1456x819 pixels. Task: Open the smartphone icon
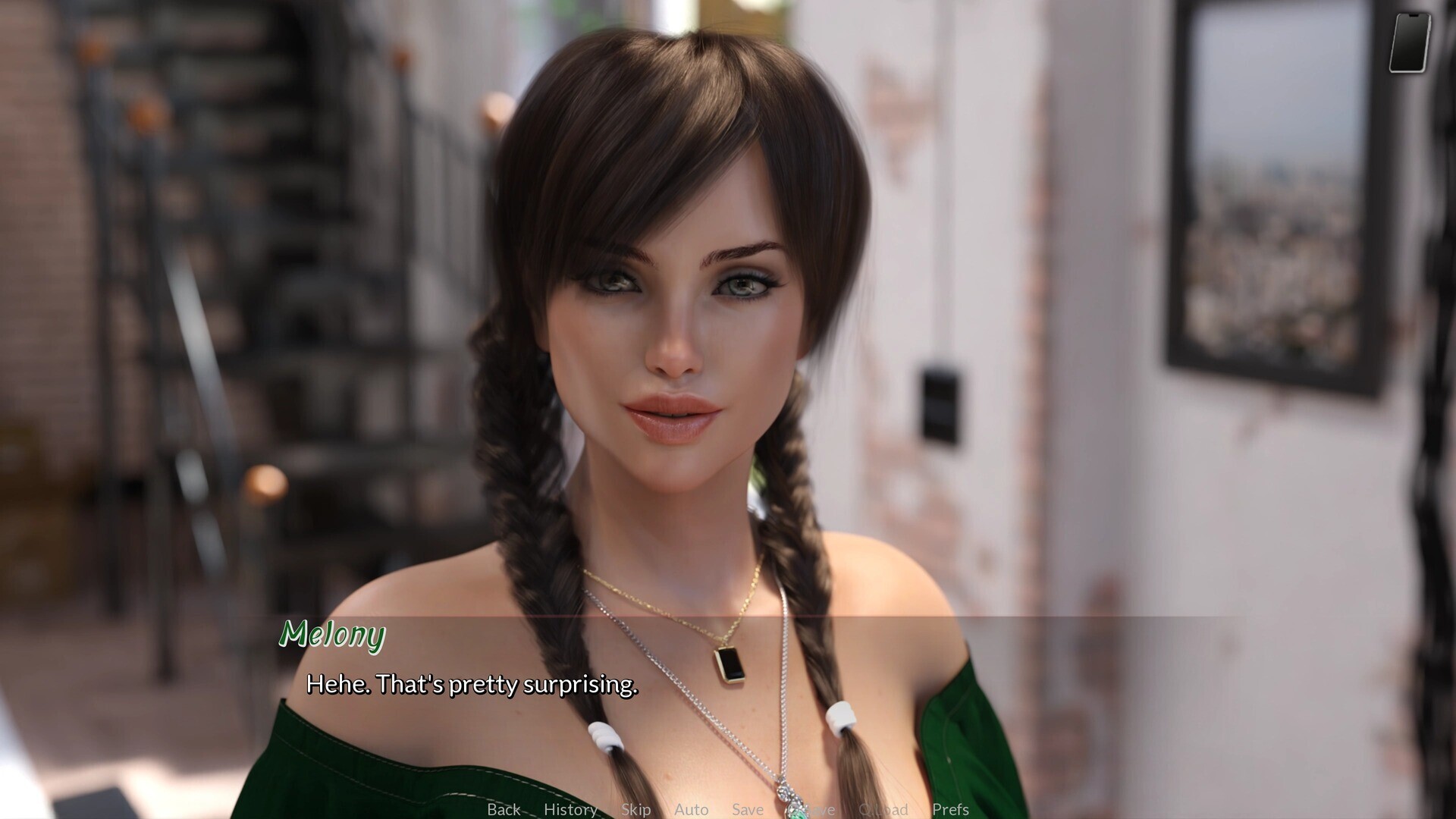(x=1410, y=42)
